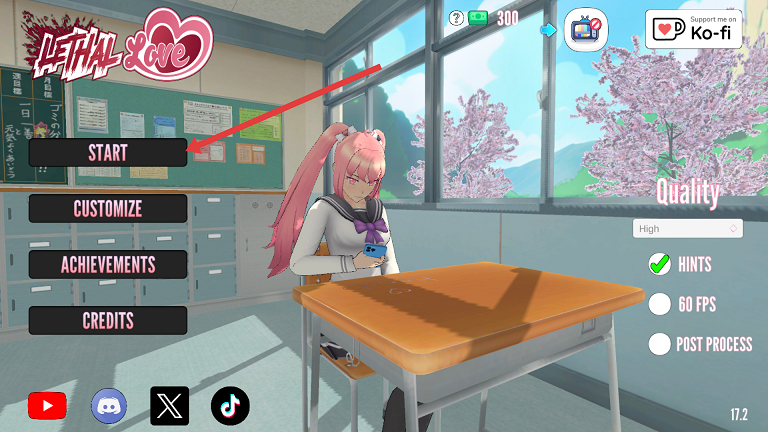Open the YouTube channel link
768x432 pixels.
(47, 405)
